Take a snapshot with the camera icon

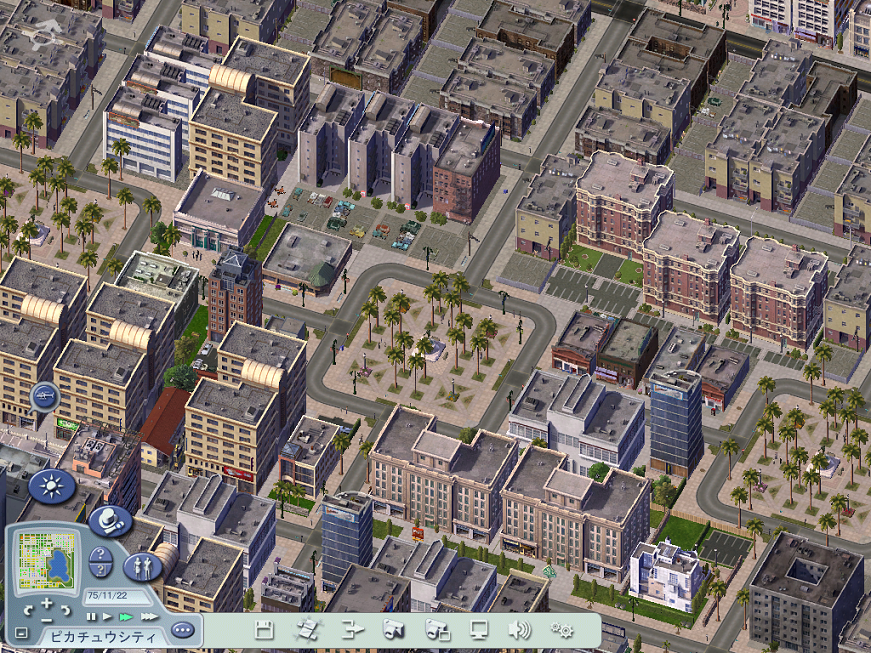pyautogui.click(x=394, y=629)
